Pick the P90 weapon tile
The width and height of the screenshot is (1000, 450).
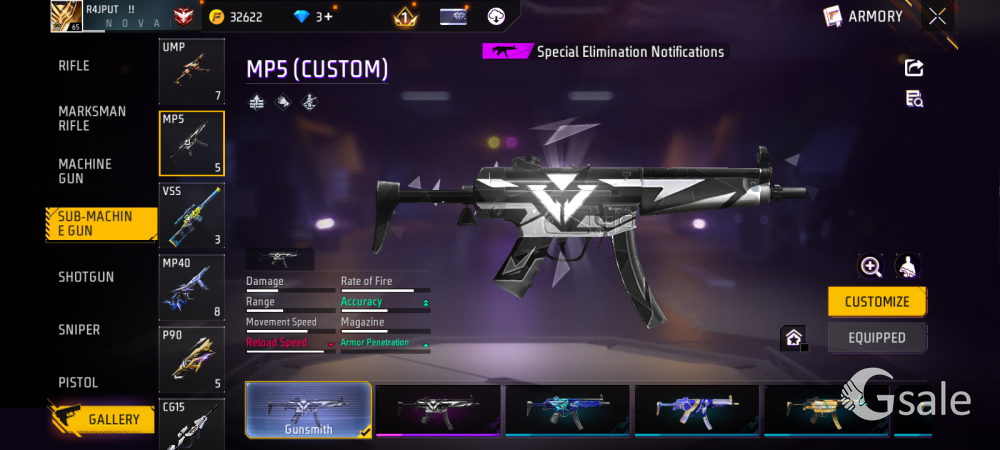(192, 359)
